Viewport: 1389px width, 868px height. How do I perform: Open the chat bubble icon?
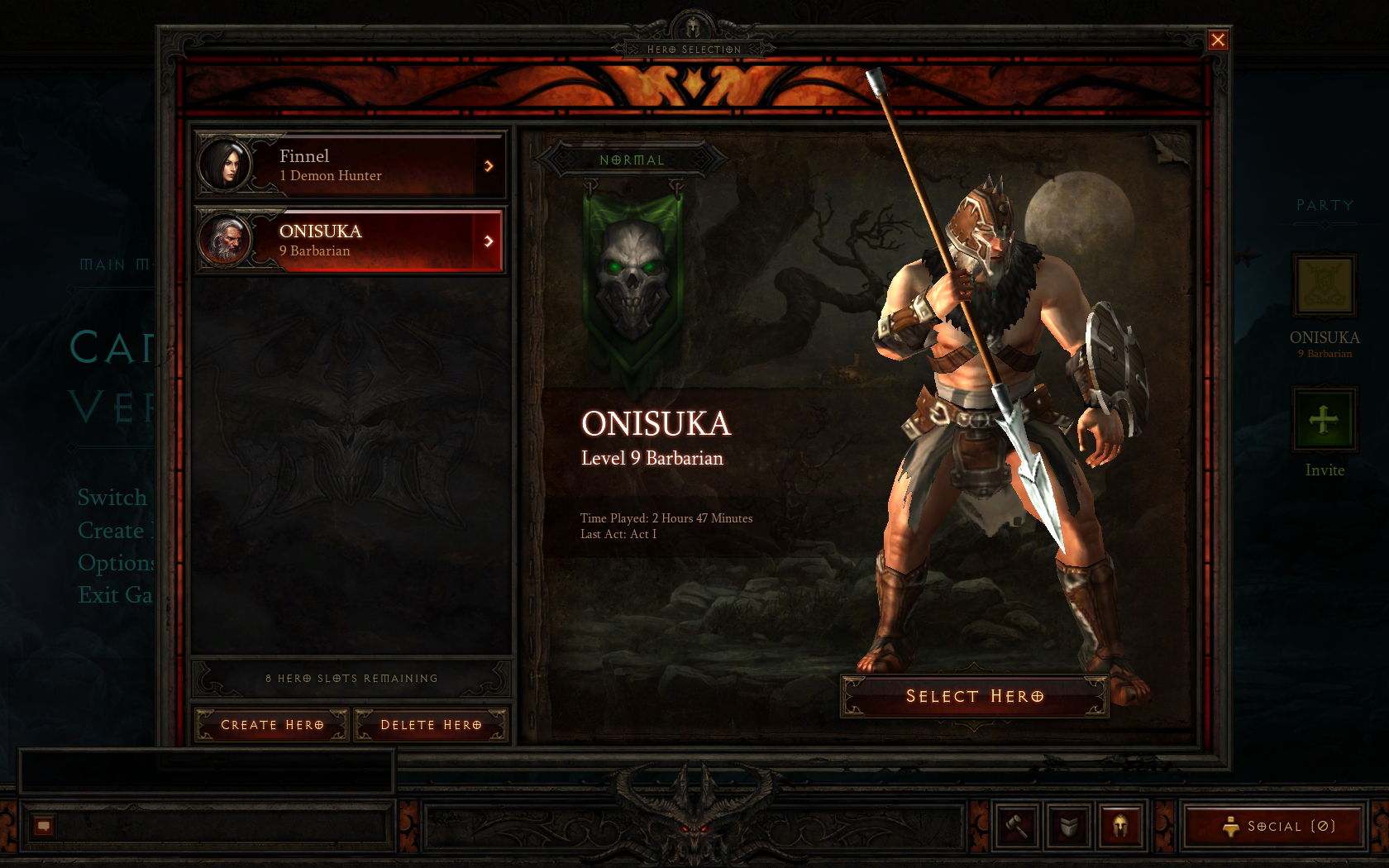44,826
